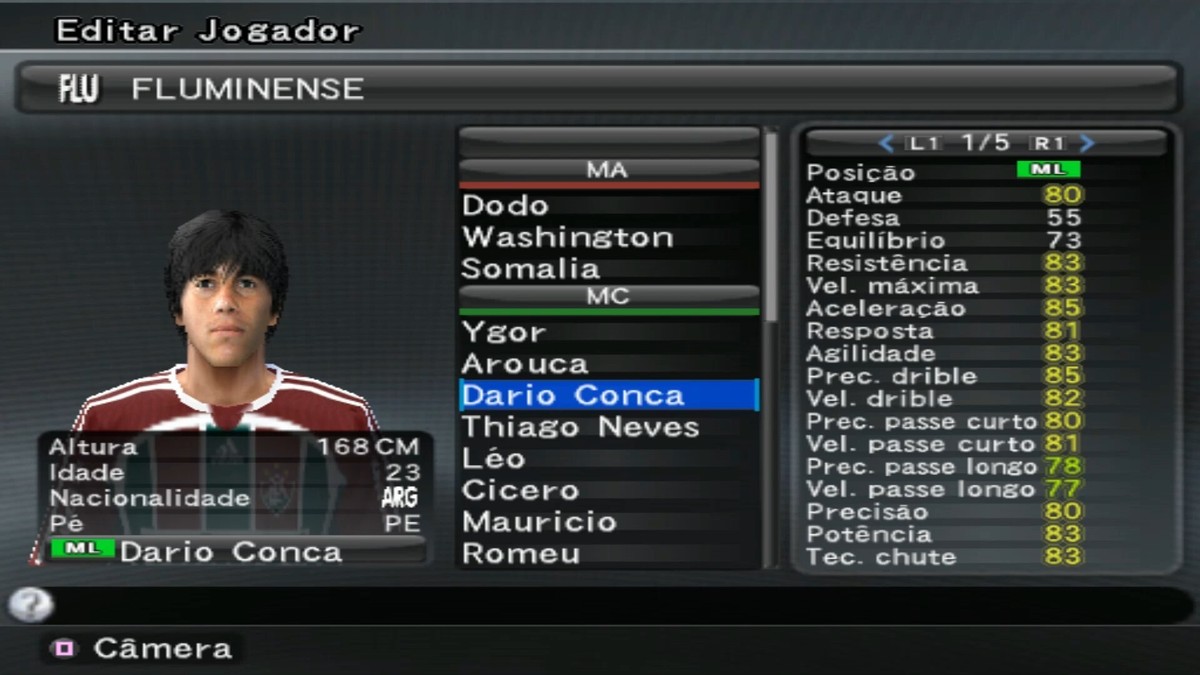The image size is (1200, 675).
Task: Select Léo from the midfielders
Action: [493, 459]
